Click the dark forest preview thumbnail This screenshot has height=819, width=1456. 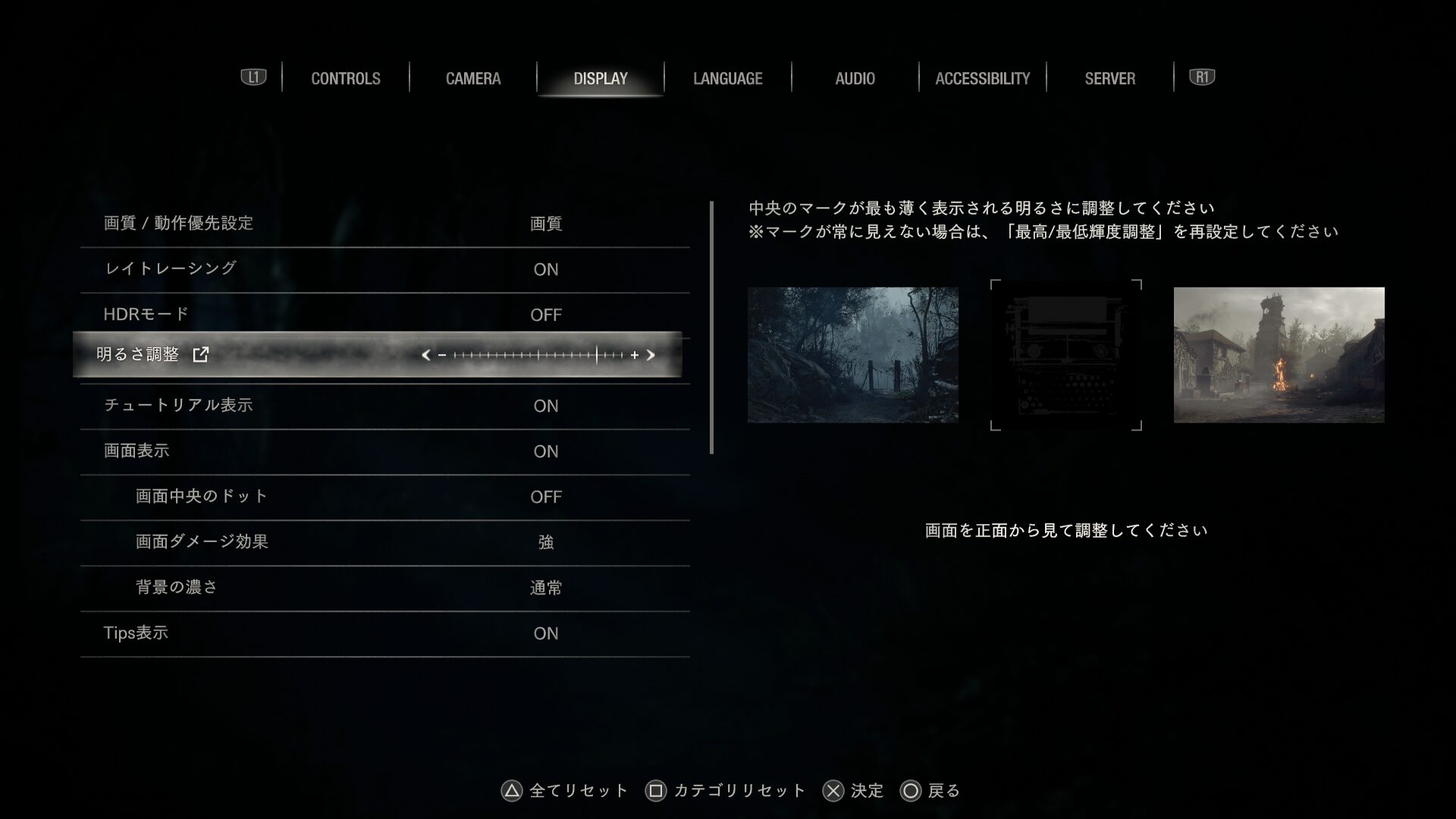[852, 354]
